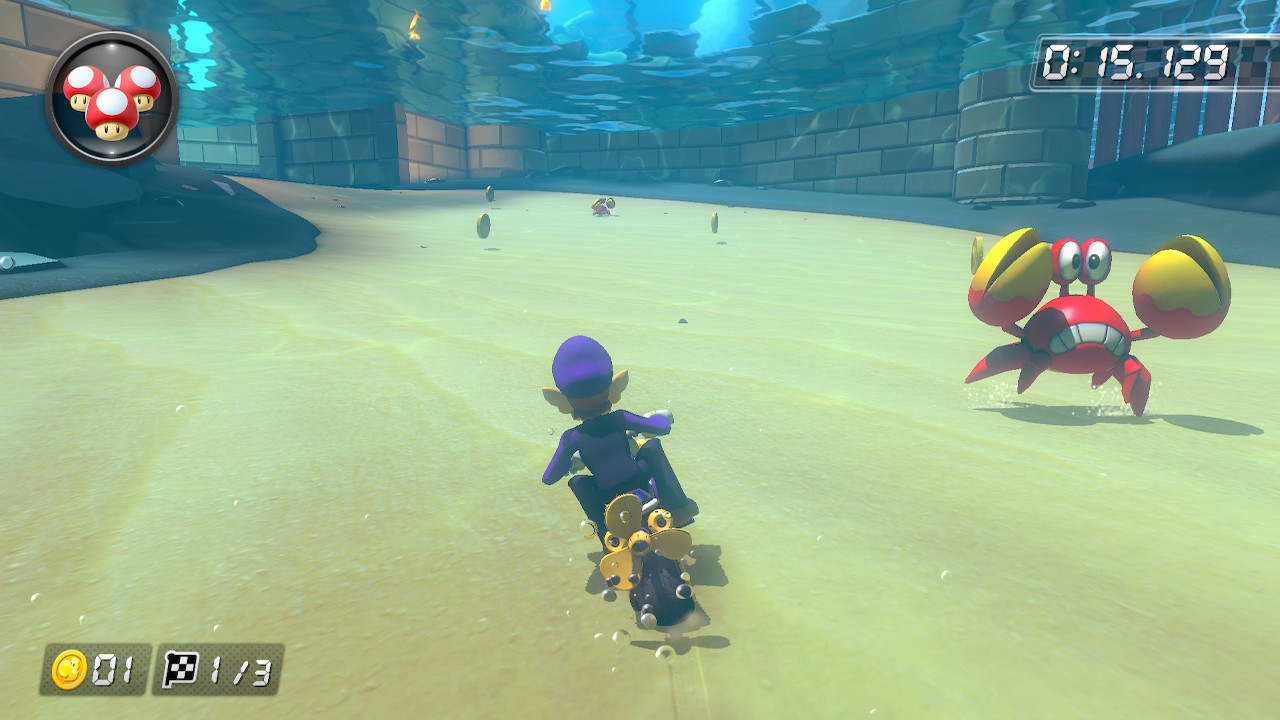The height and width of the screenshot is (720, 1280).
Task: Use the triple mushroom item slot
Action: pos(111,98)
